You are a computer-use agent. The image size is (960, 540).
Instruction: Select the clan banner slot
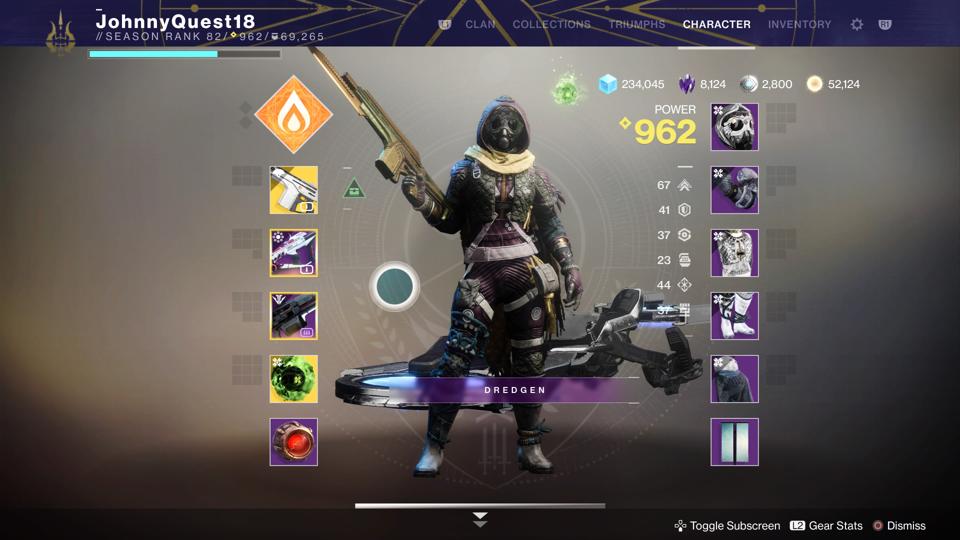734,442
